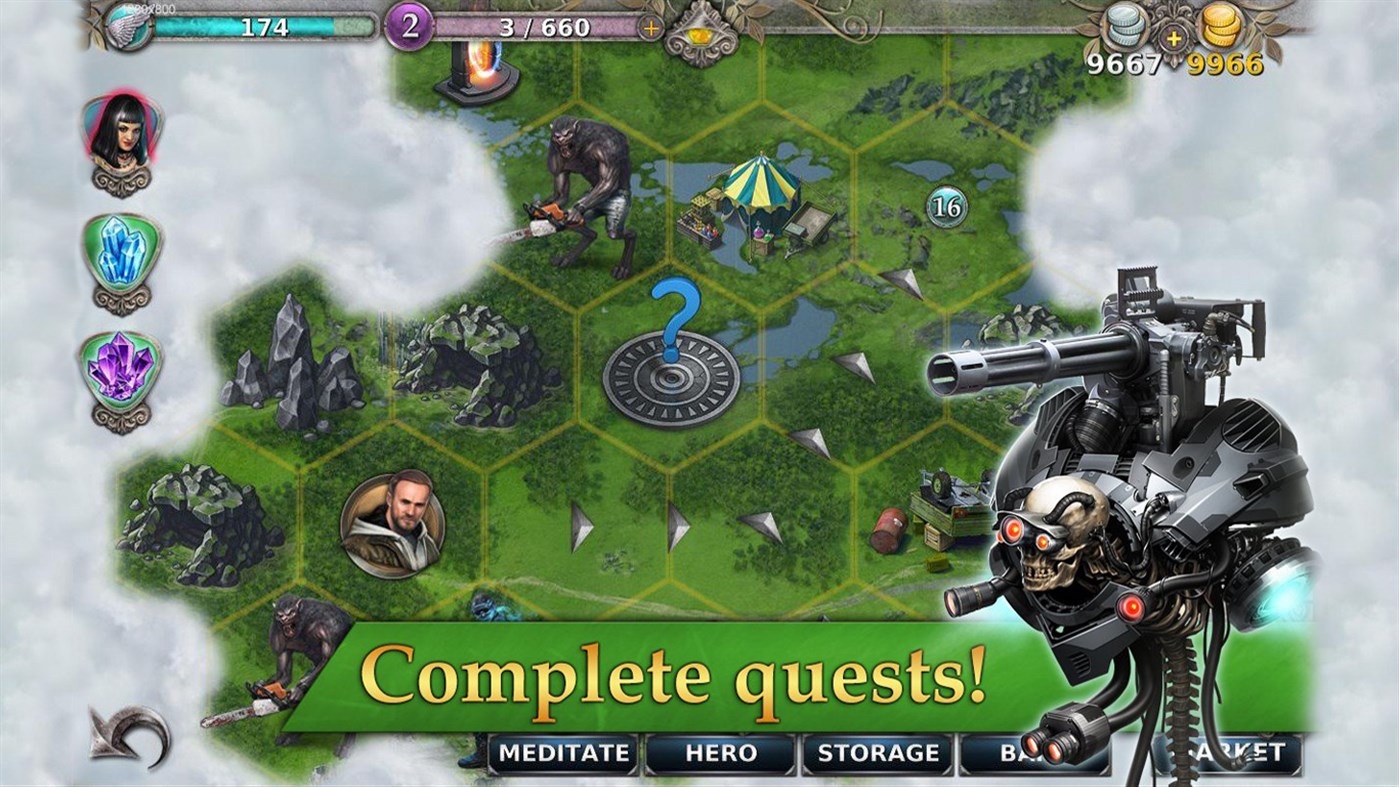Screen dimensions: 1399x787
Task: Click the energy bar showing 174
Action: tap(270, 26)
